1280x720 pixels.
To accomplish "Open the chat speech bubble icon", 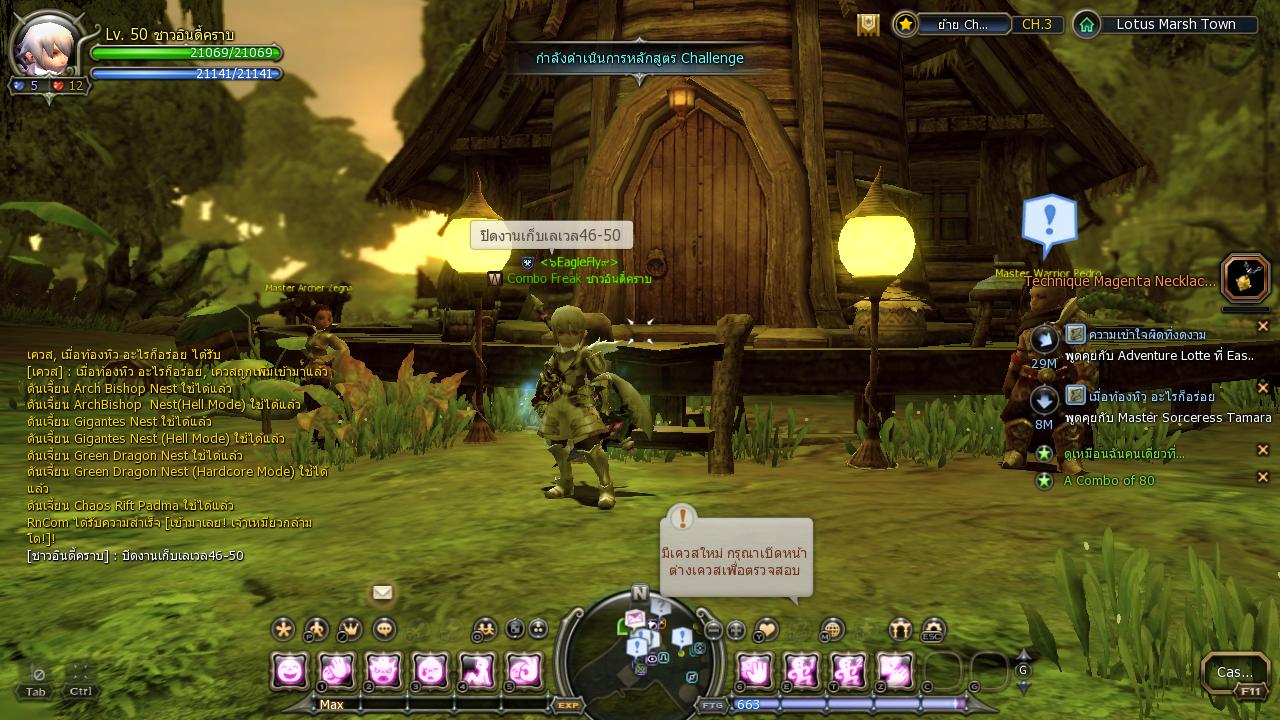I will tap(384, 629).
